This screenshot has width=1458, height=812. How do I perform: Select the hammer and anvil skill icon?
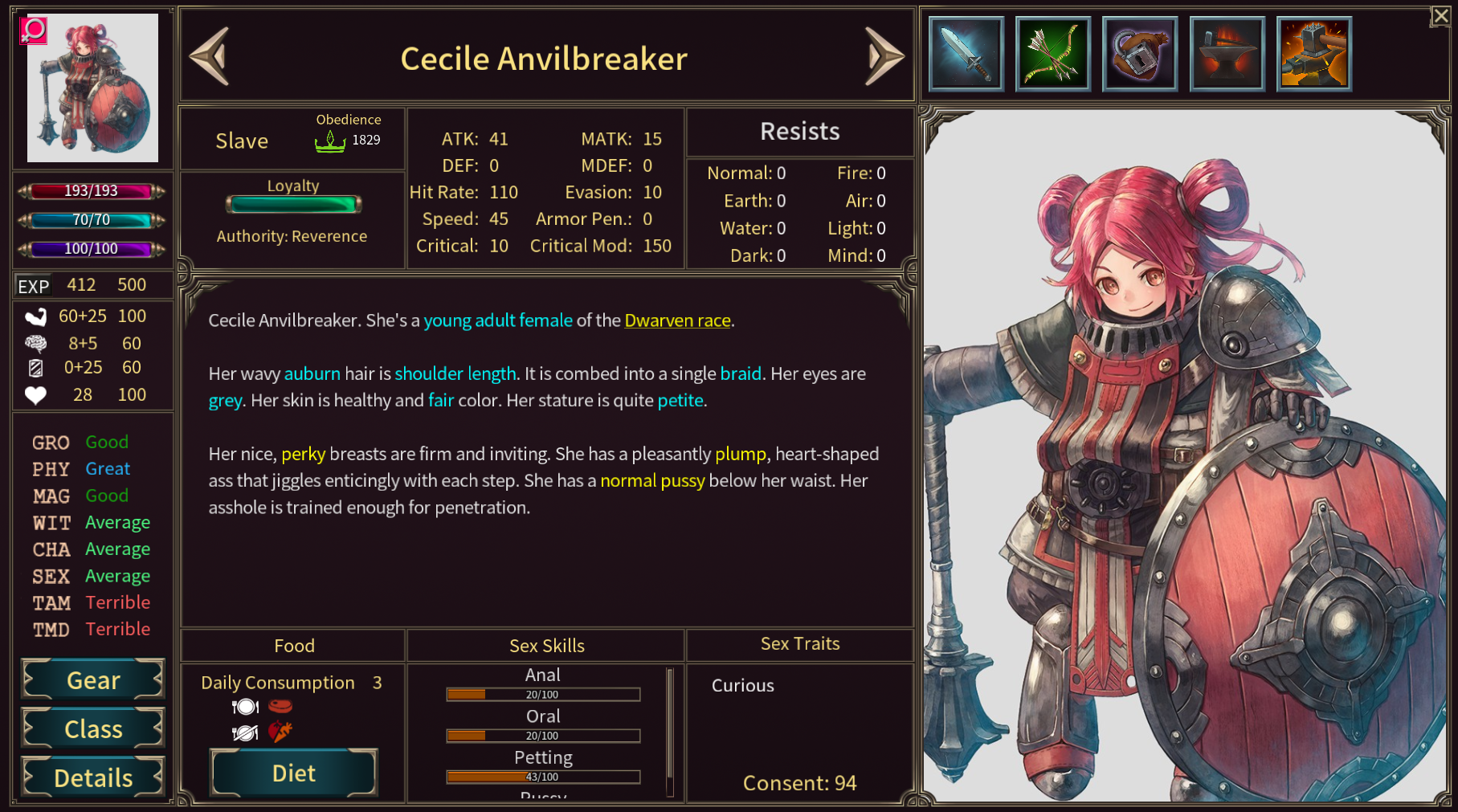tap(1313, 54)
